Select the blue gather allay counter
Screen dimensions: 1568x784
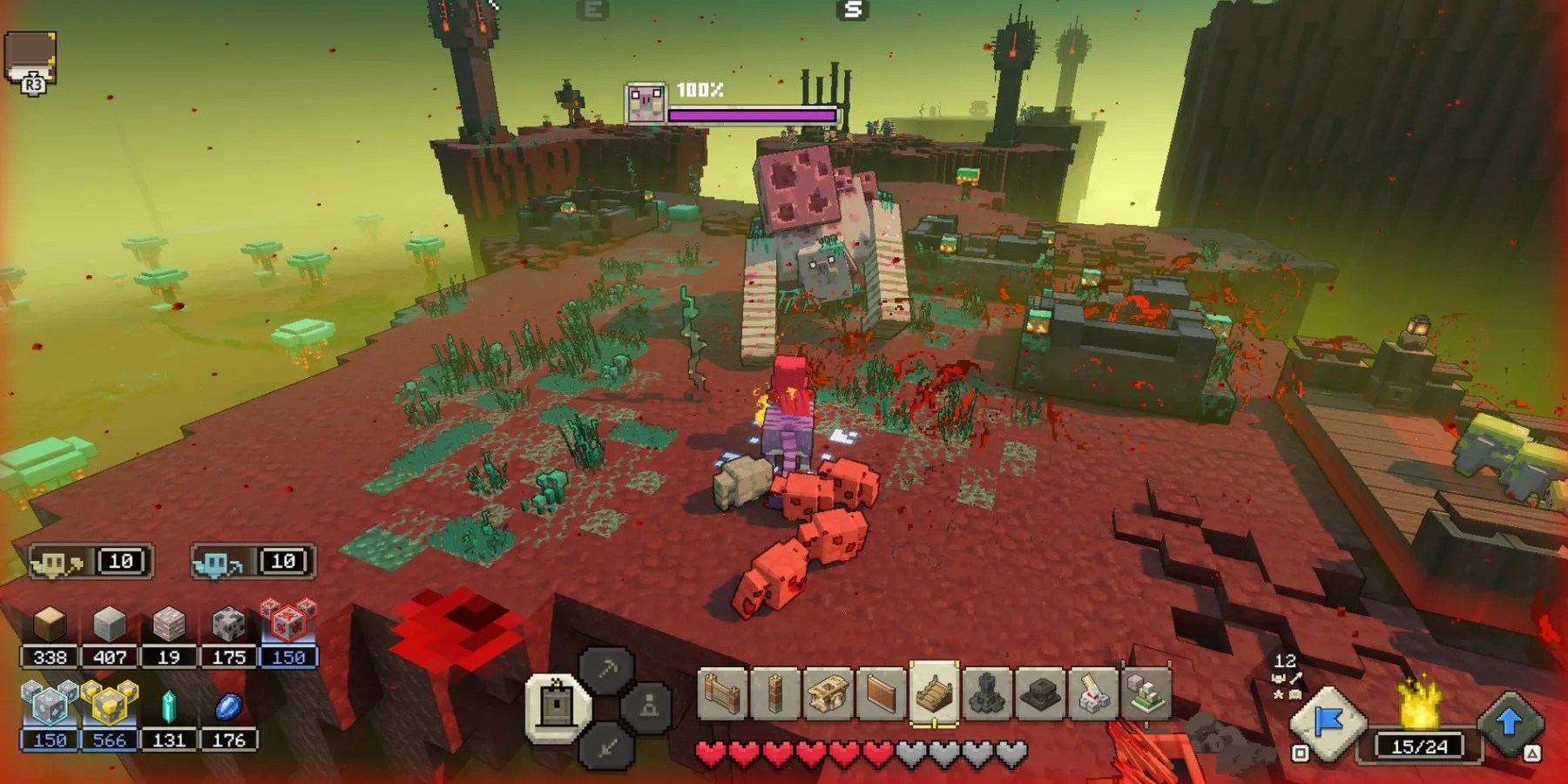coord(253,562)
